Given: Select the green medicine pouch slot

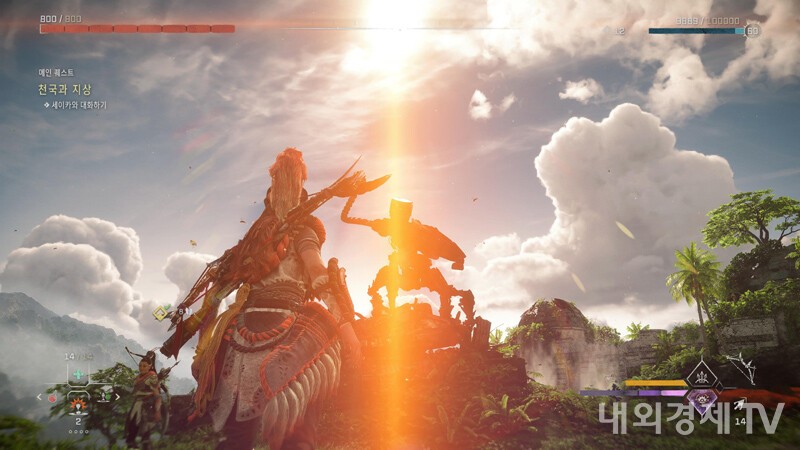Looking at the screenshot, I should coord(78,374).
